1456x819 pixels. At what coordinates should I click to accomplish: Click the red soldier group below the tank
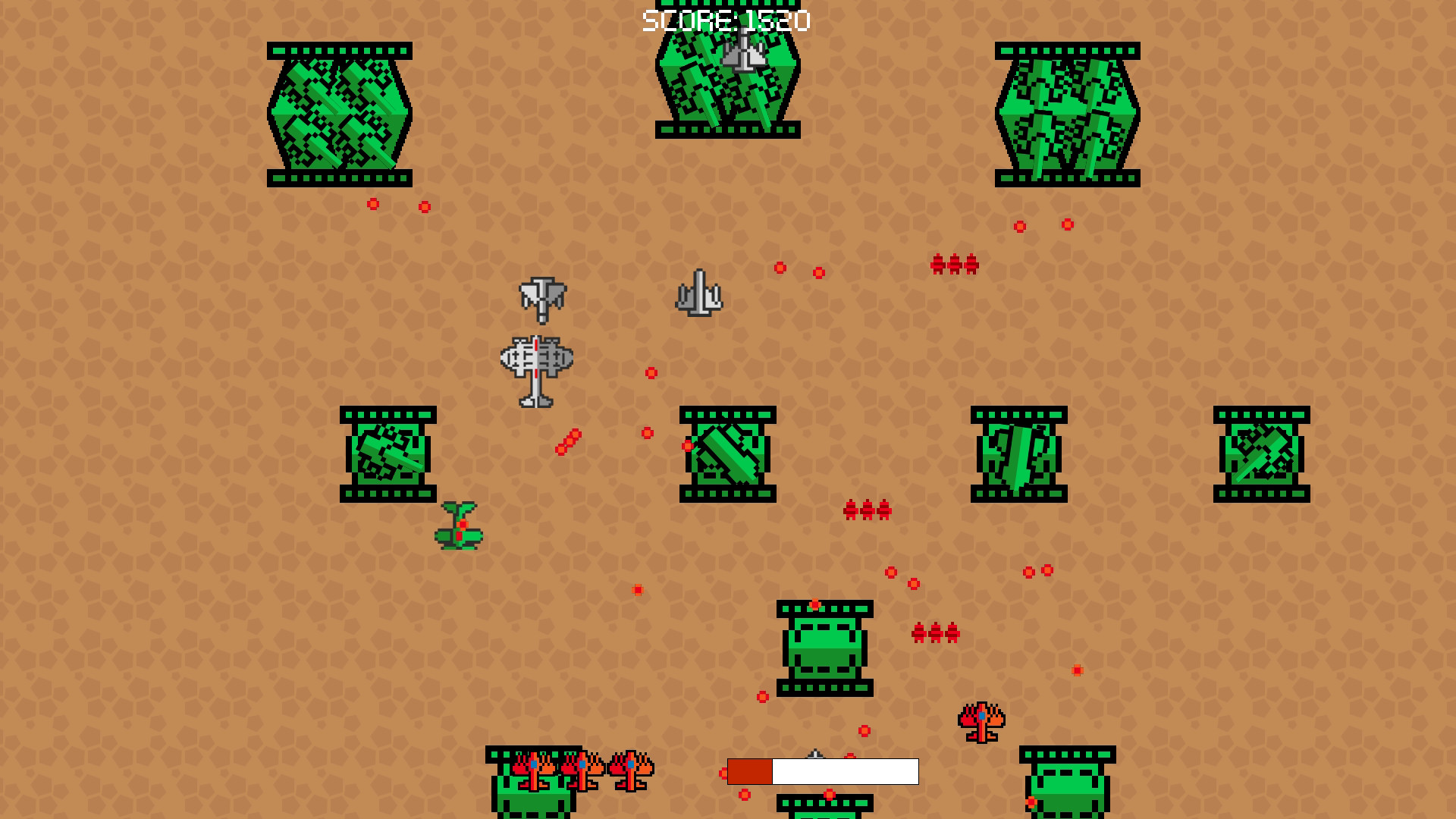934,632
